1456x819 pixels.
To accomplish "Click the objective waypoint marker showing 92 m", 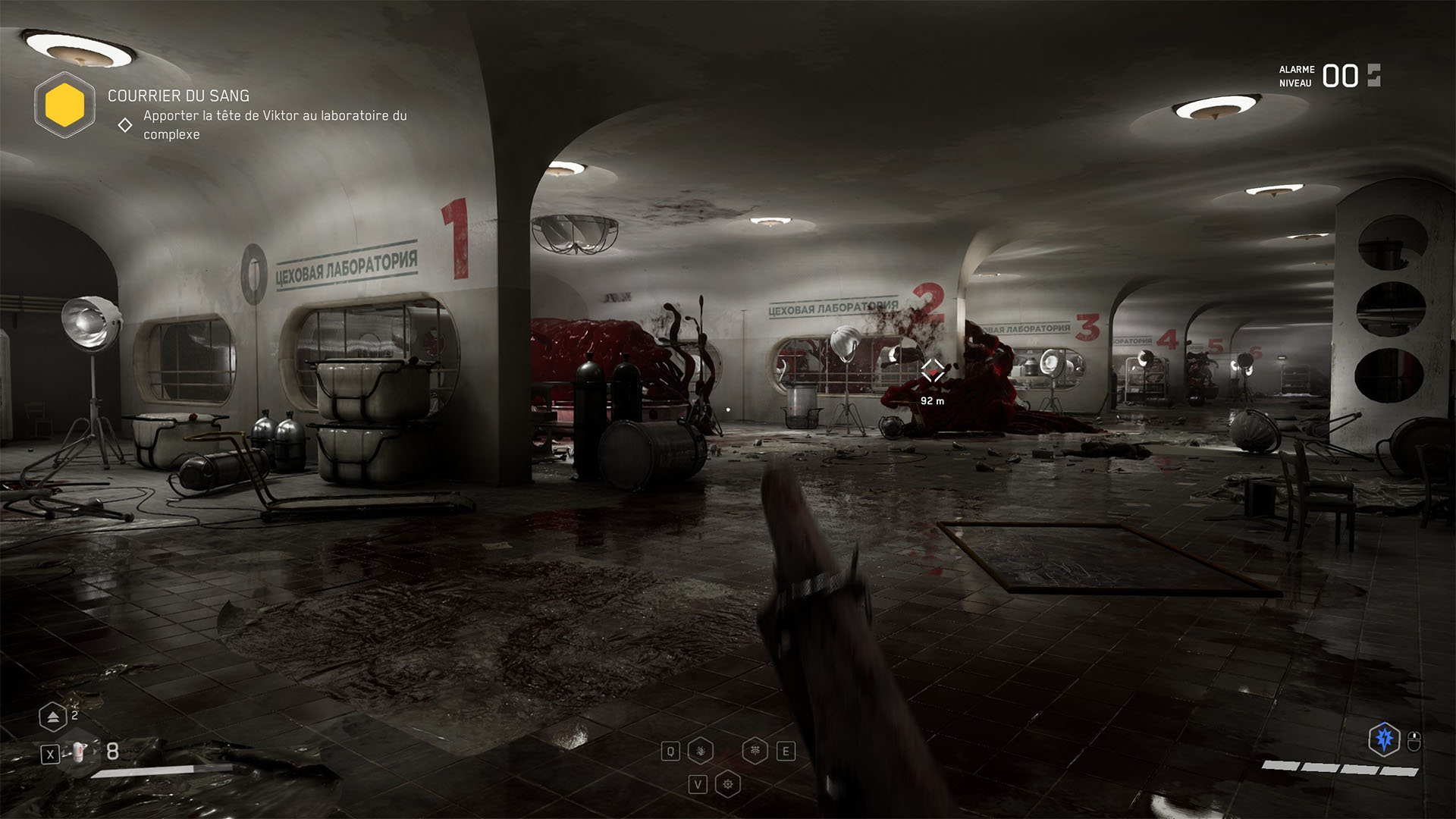I will point(932,371).
